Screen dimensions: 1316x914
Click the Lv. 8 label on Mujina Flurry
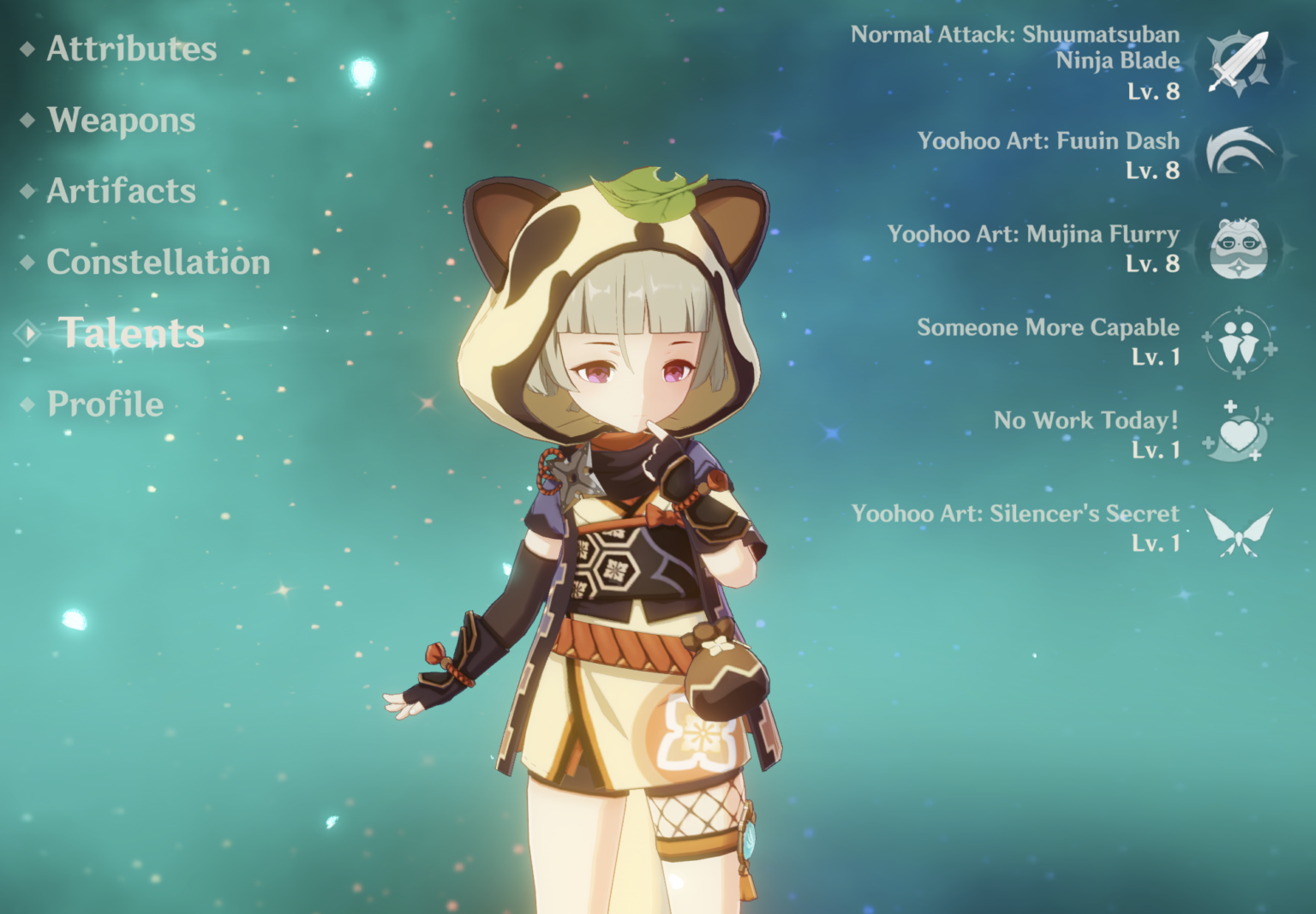[1154, 265]
